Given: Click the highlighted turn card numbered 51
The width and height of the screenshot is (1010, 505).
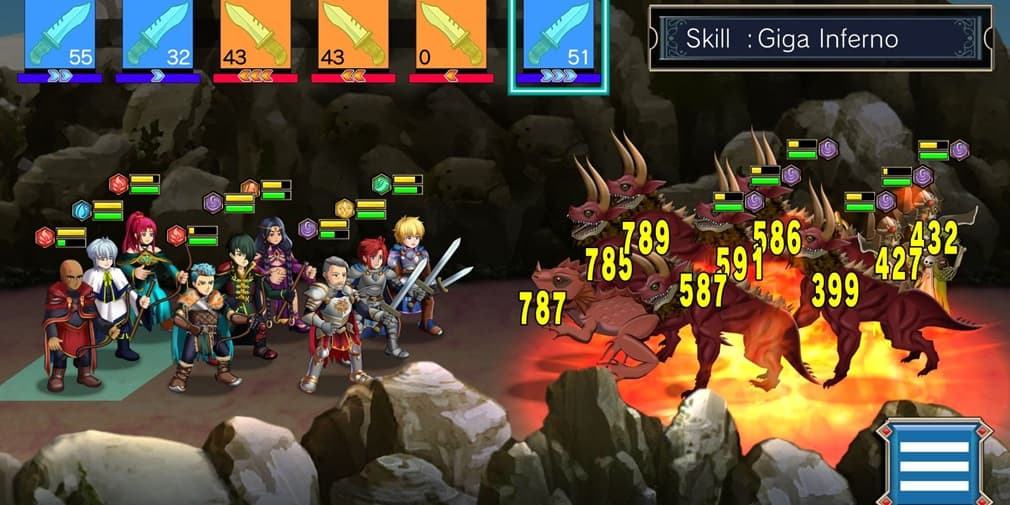Looking at the screenshot, I should pos(558,36).
